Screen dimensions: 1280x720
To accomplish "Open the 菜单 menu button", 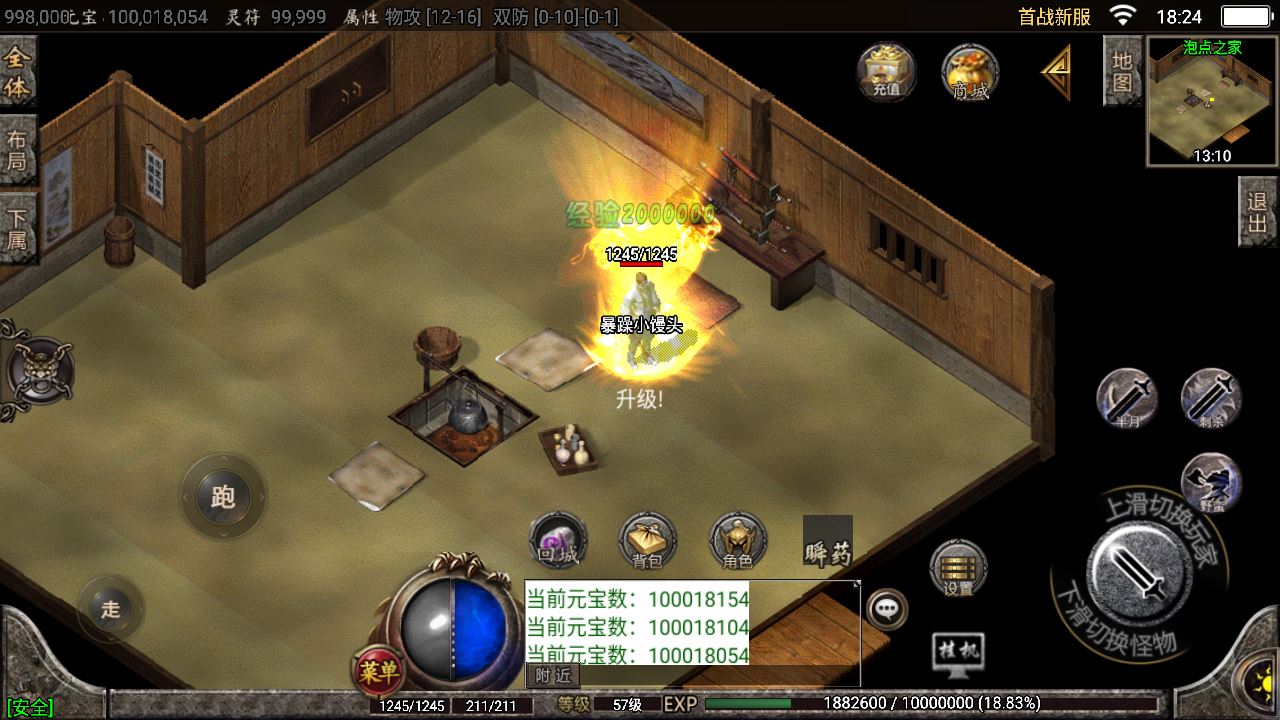I will 378,670.
